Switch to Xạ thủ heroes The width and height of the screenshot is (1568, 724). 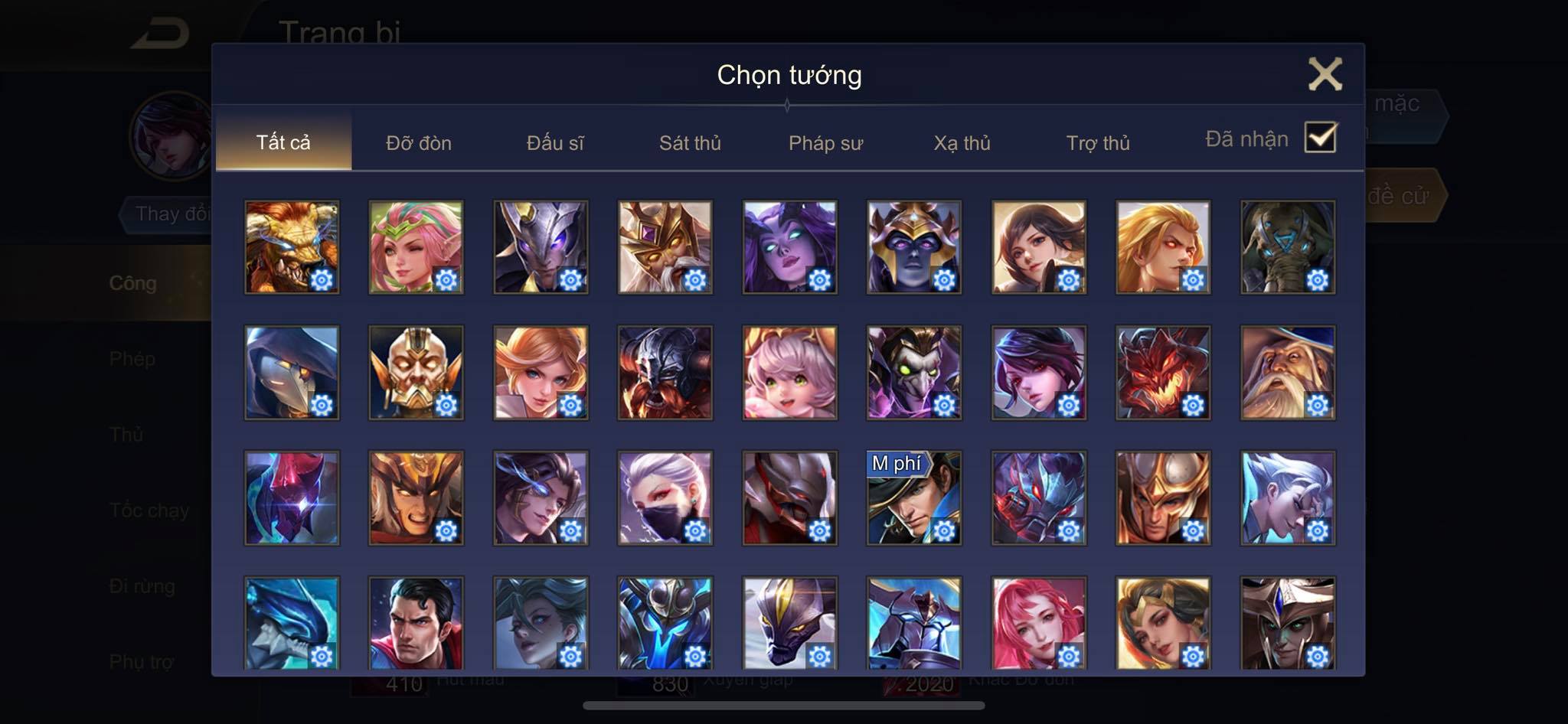tap(962, 143)
